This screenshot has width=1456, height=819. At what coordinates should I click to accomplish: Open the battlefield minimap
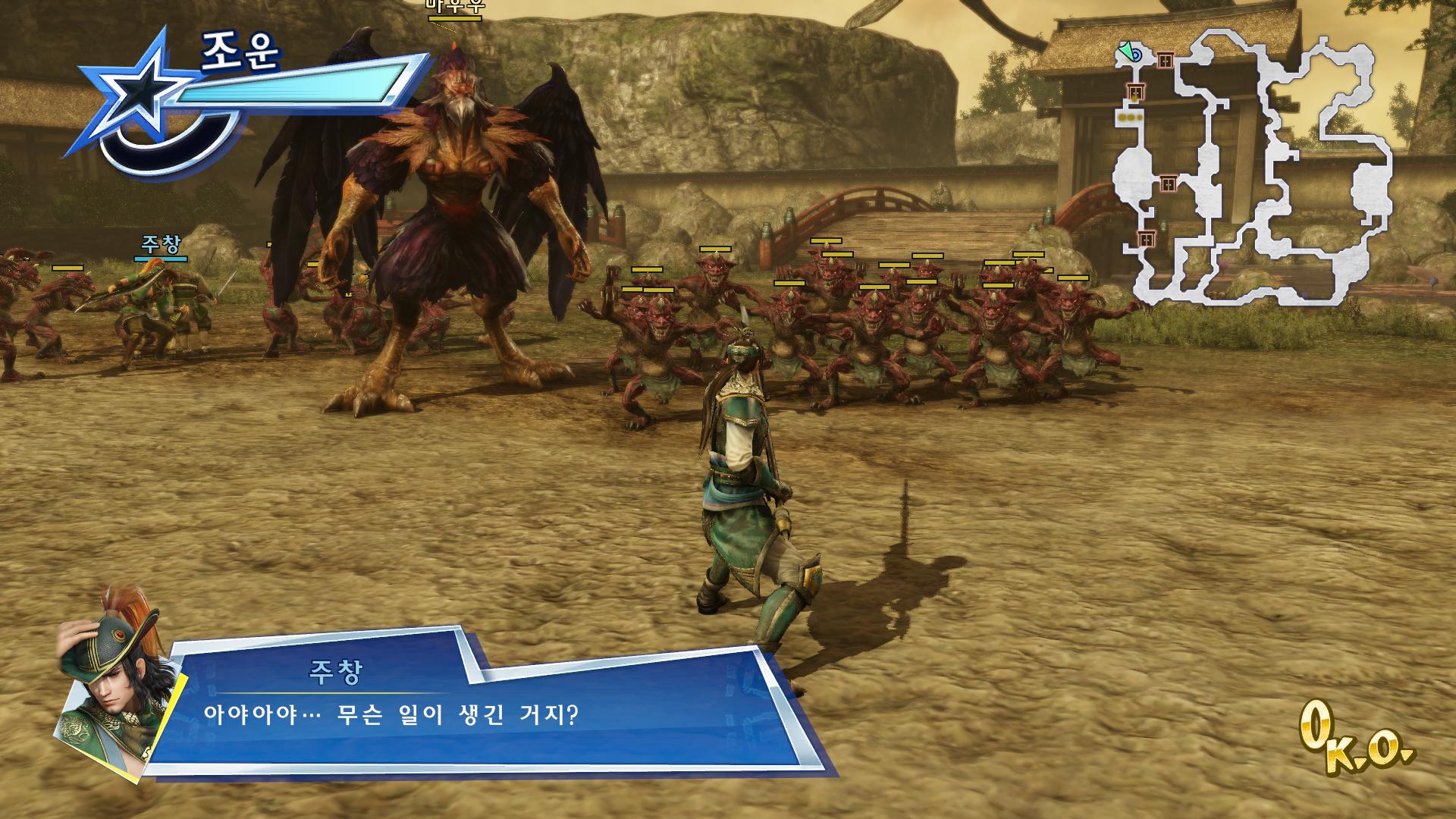pos(1255,167)
